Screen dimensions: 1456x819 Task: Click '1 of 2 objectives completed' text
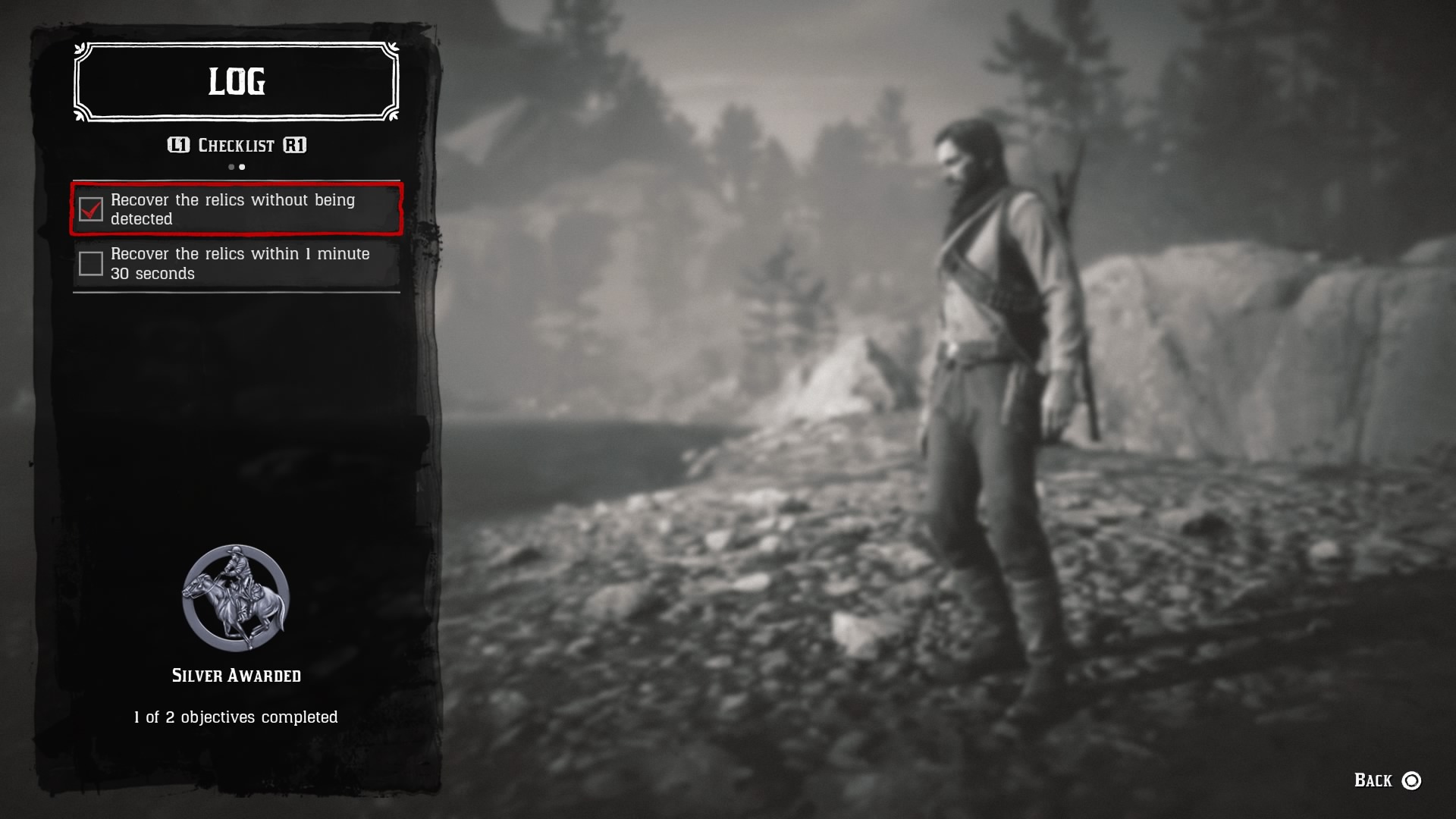(x=235, y=717)
